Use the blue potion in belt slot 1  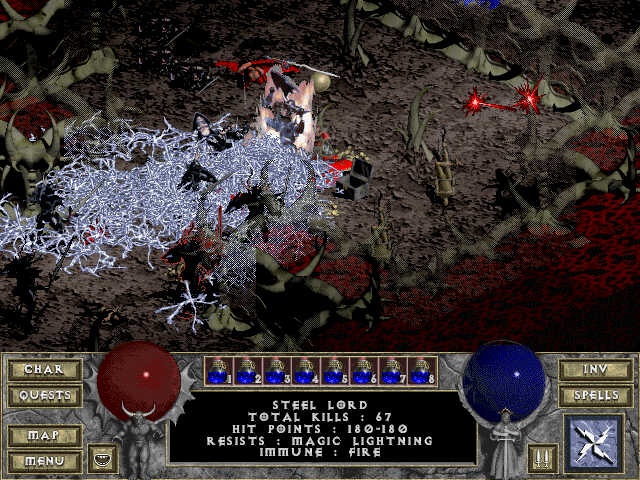(x=219, y=371)
